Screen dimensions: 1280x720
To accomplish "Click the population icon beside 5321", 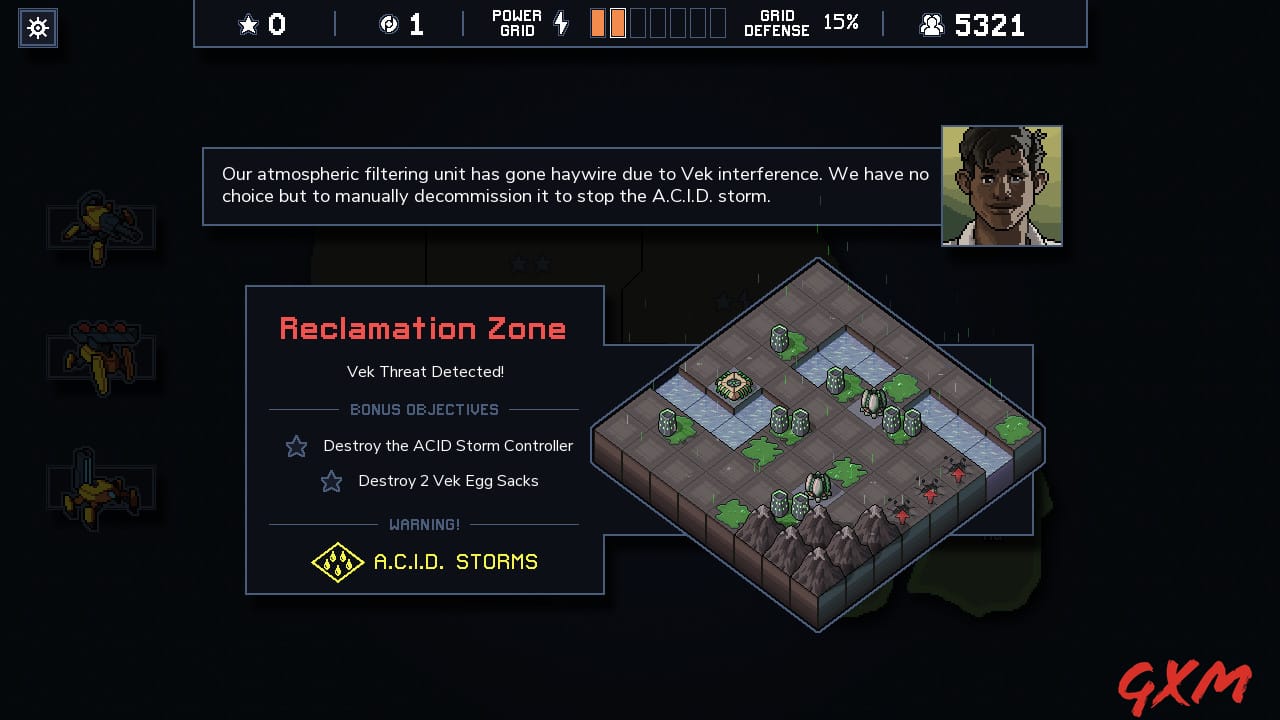I will tap(932, 24).
